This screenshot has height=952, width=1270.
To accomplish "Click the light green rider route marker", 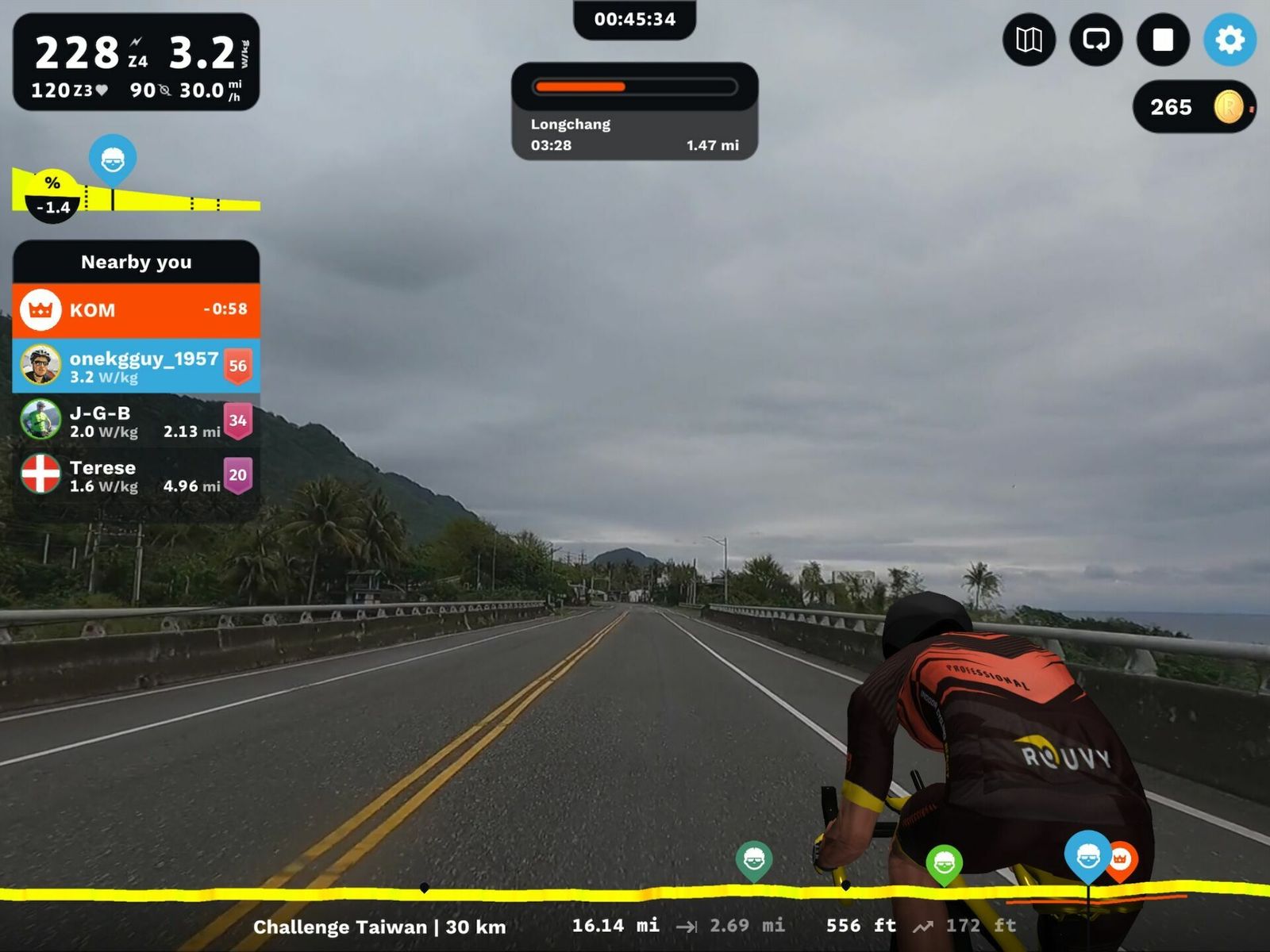I will tap(944, 862).
